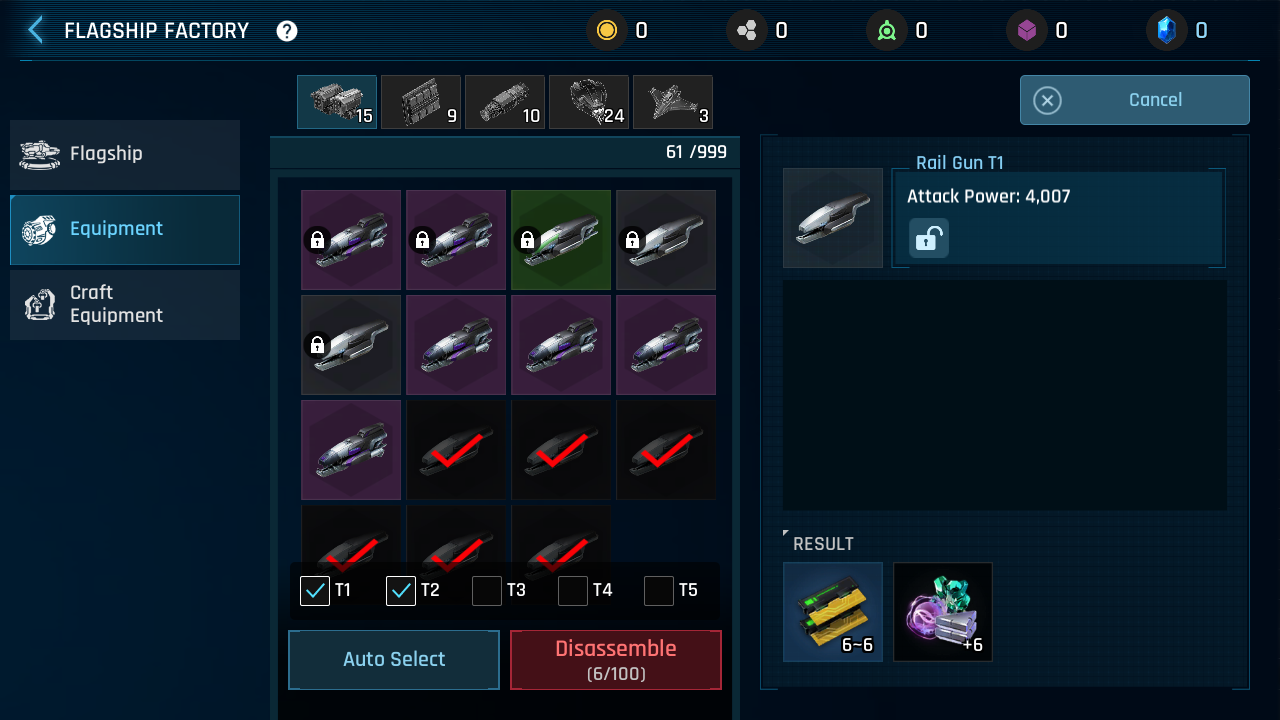Enable the T5 tier checkbox
1280x720 pixels.
[x=659, y=591]
